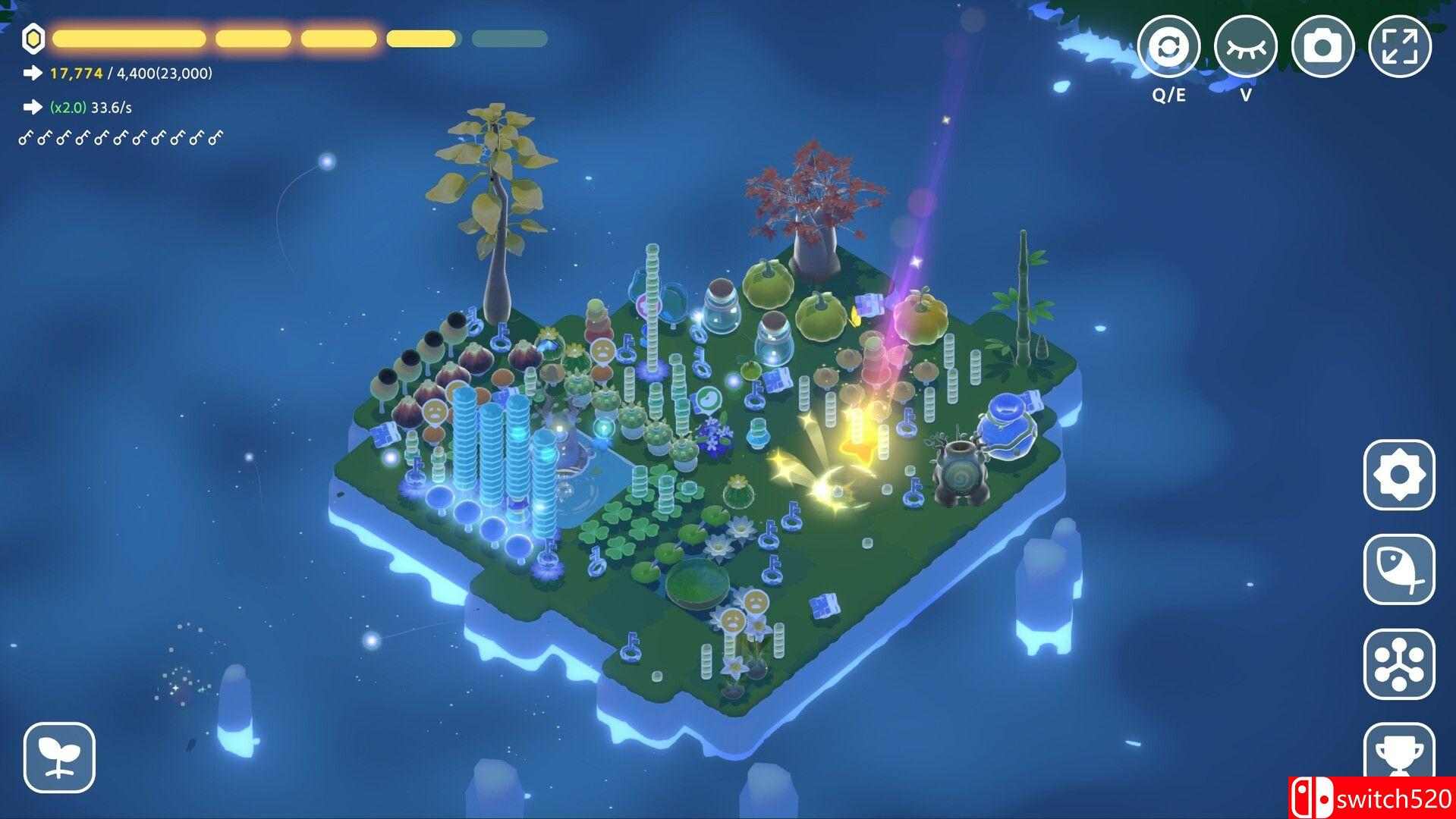The image size is (1456, 819).
Task: Click the first key icon in the row
Action: (25, 136)
